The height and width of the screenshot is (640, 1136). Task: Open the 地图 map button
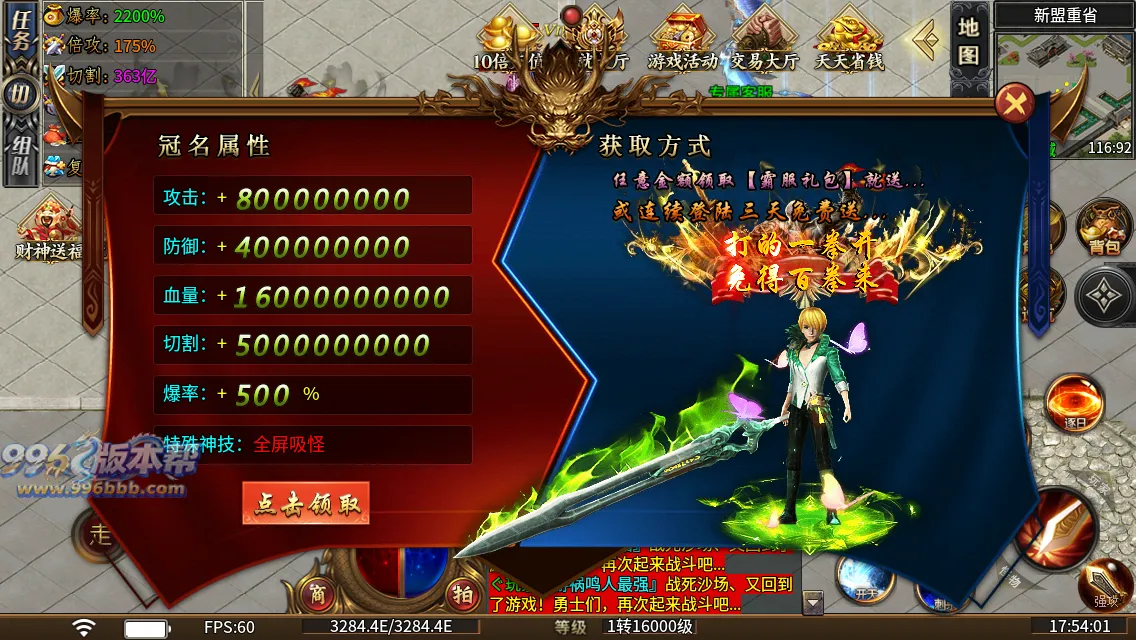coord(968,40)
